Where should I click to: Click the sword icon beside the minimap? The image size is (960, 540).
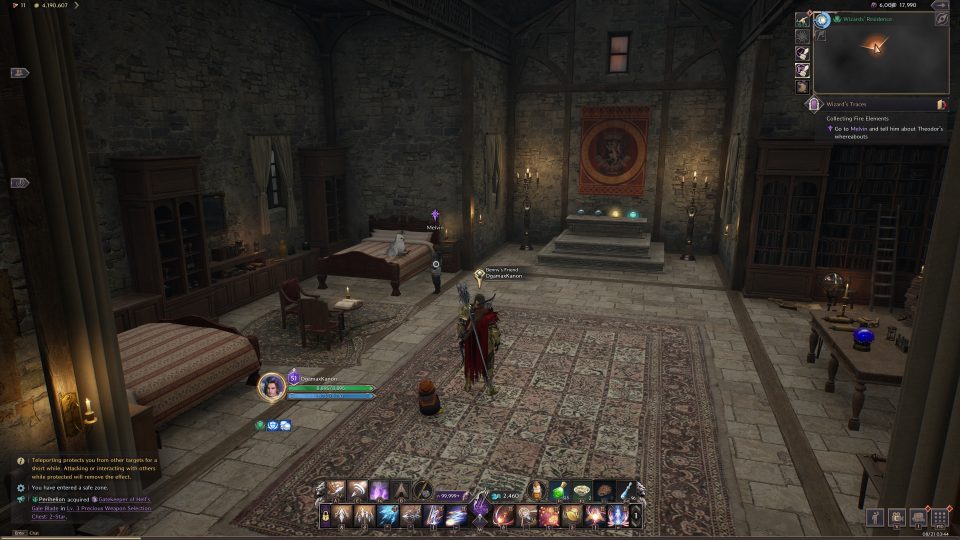(x=802, y=19)
